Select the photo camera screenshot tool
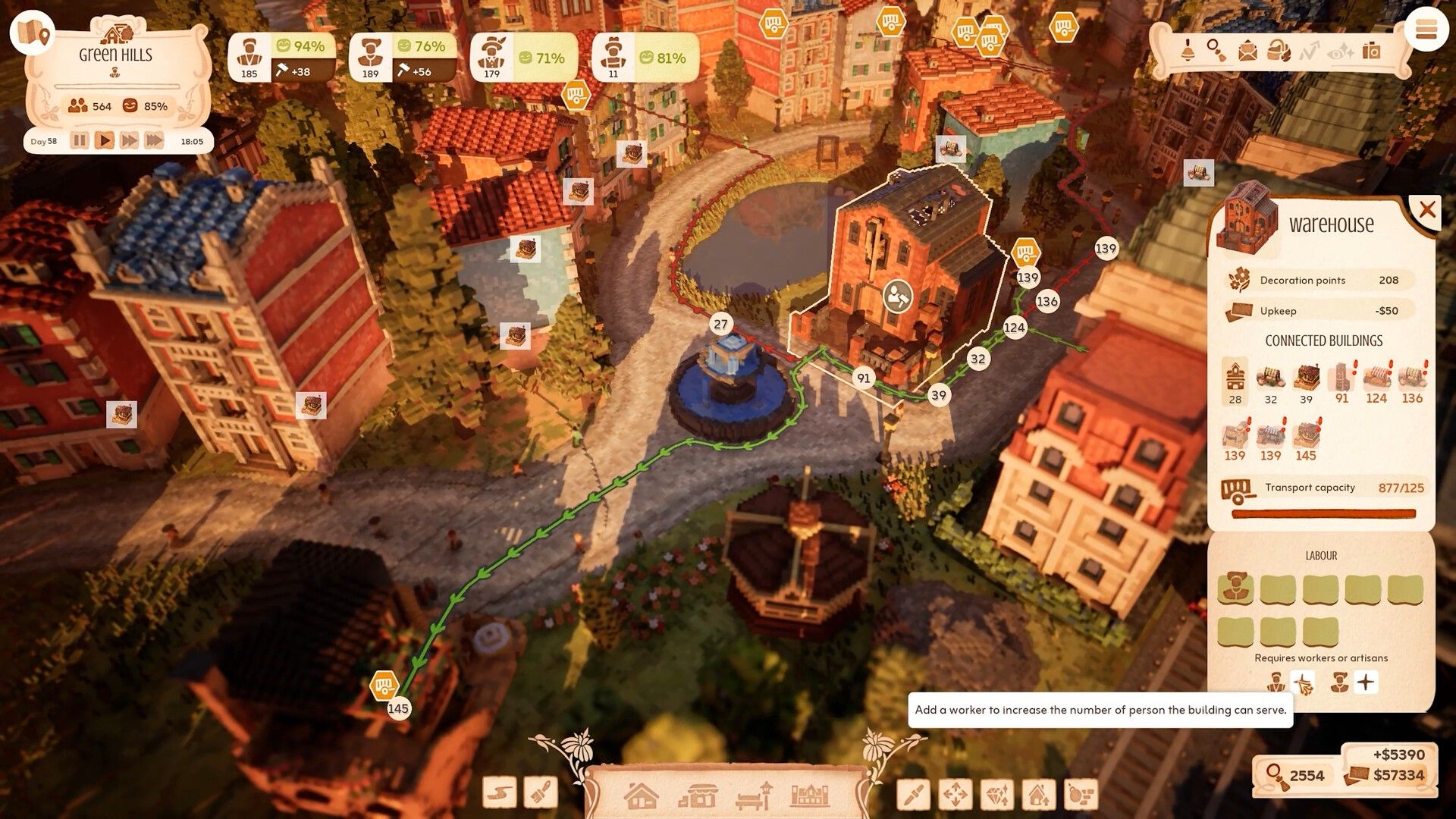 pos(1370,52)
